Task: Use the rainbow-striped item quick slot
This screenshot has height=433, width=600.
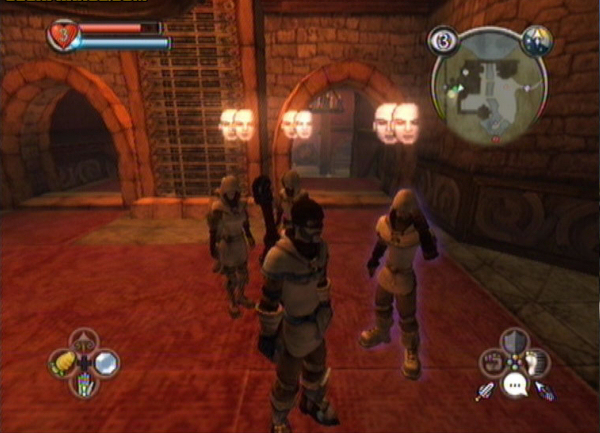Action: (83, 384)
